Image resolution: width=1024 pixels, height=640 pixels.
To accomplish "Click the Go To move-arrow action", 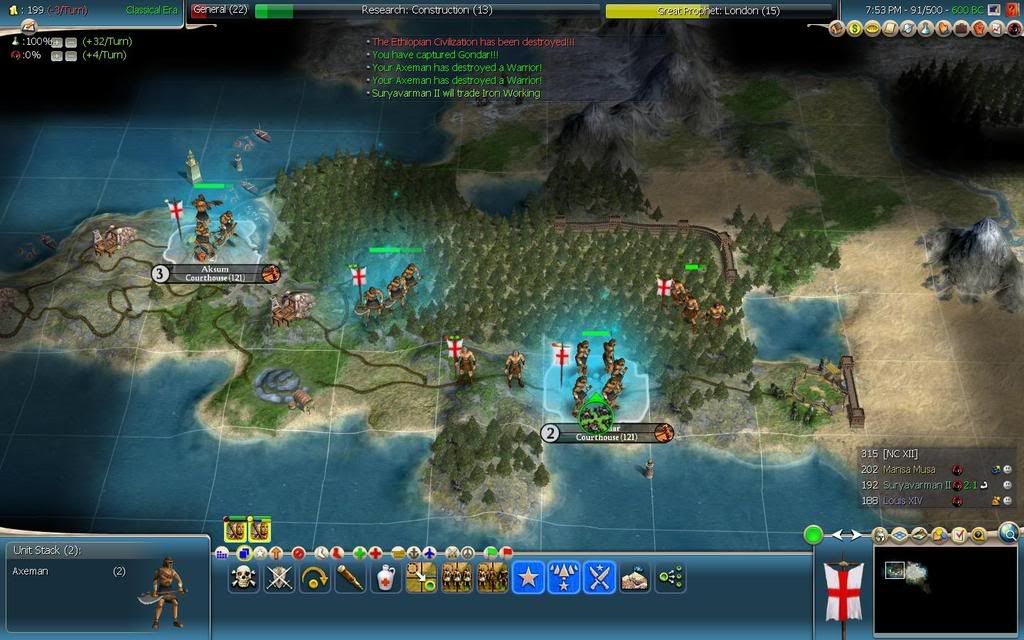I will click(x=315, y=577).
